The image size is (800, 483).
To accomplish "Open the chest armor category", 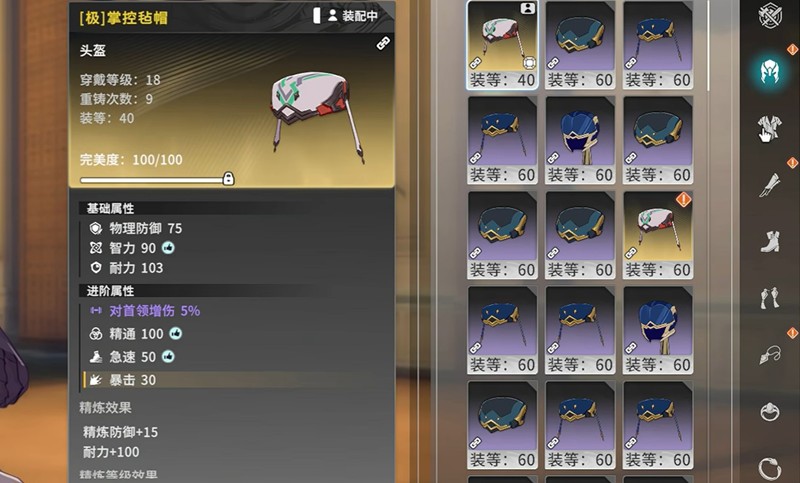I will pos(768,127).
